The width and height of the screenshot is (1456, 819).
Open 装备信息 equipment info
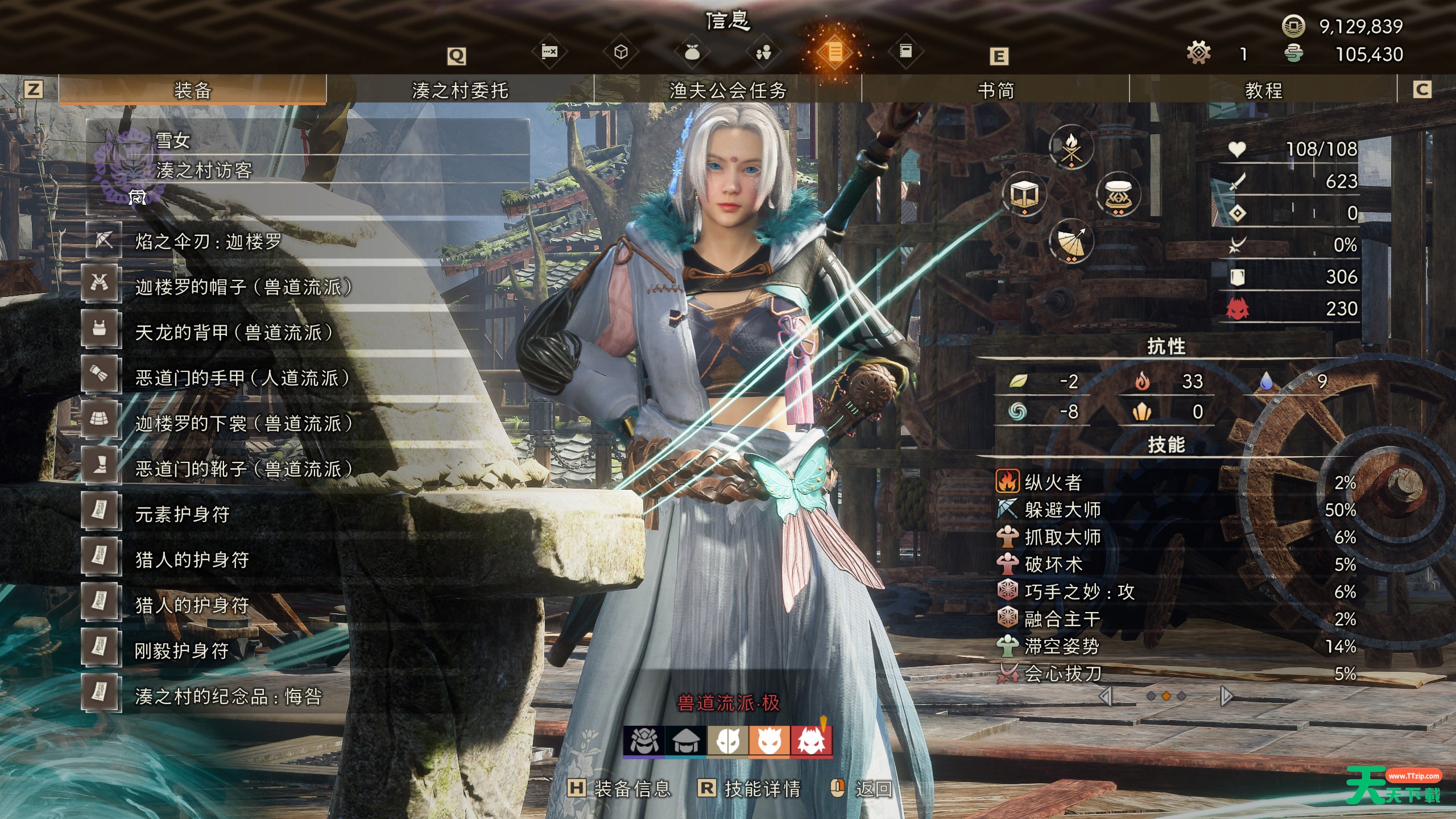click(x=620, y=788)
